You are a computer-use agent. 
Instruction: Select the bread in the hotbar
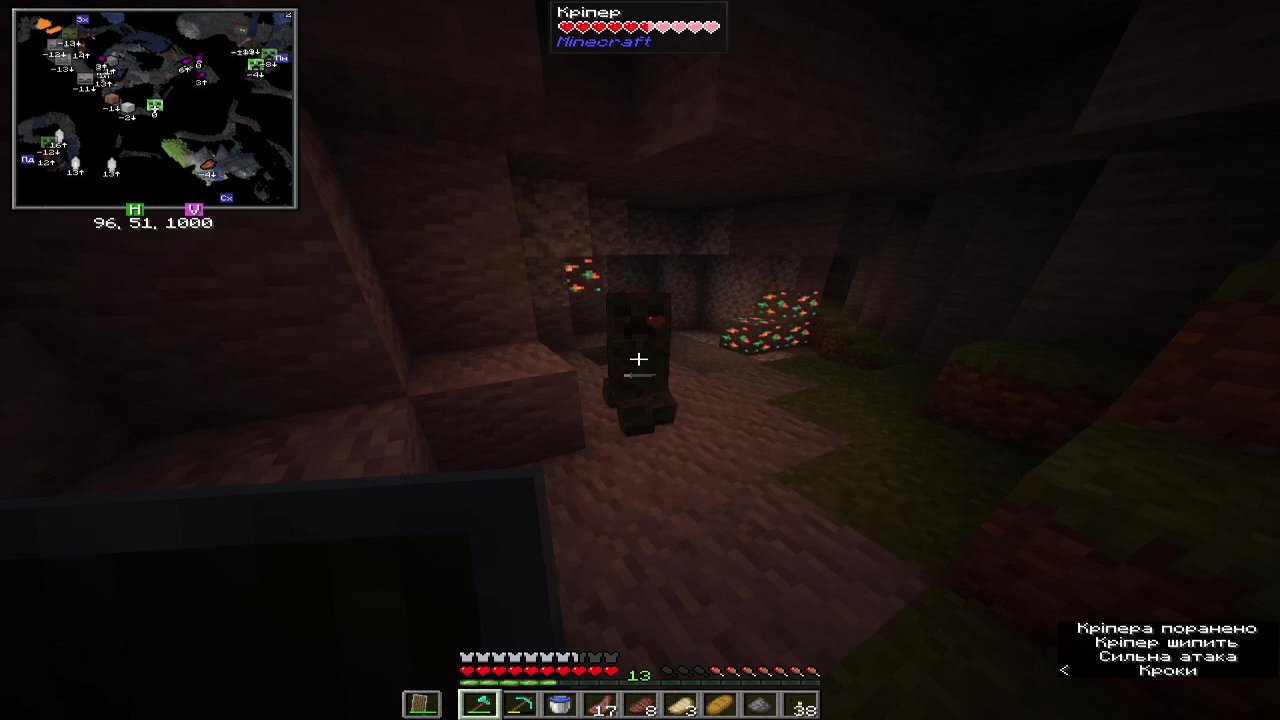[721, 703]
